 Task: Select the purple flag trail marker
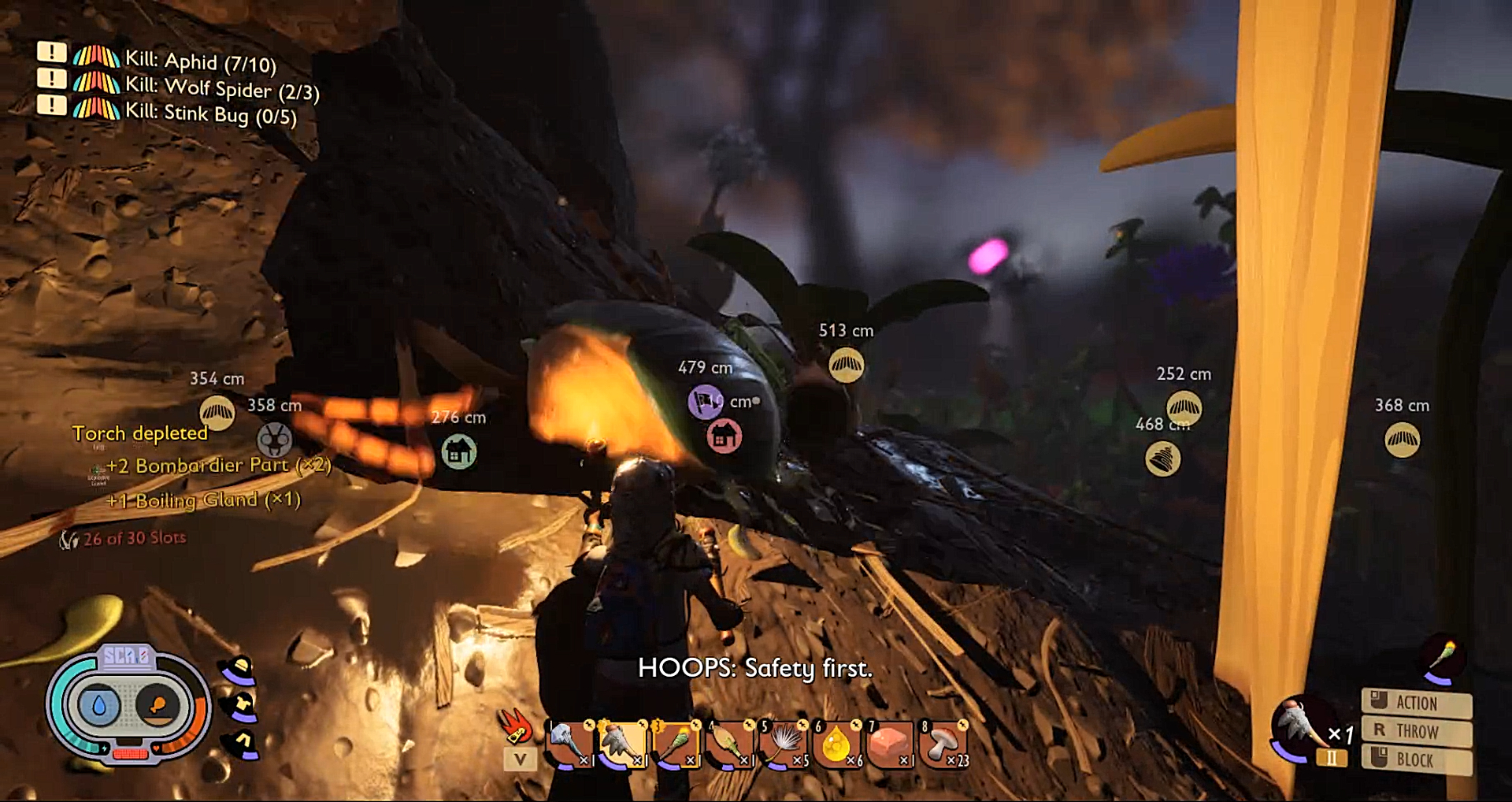[x=705, y=402]
